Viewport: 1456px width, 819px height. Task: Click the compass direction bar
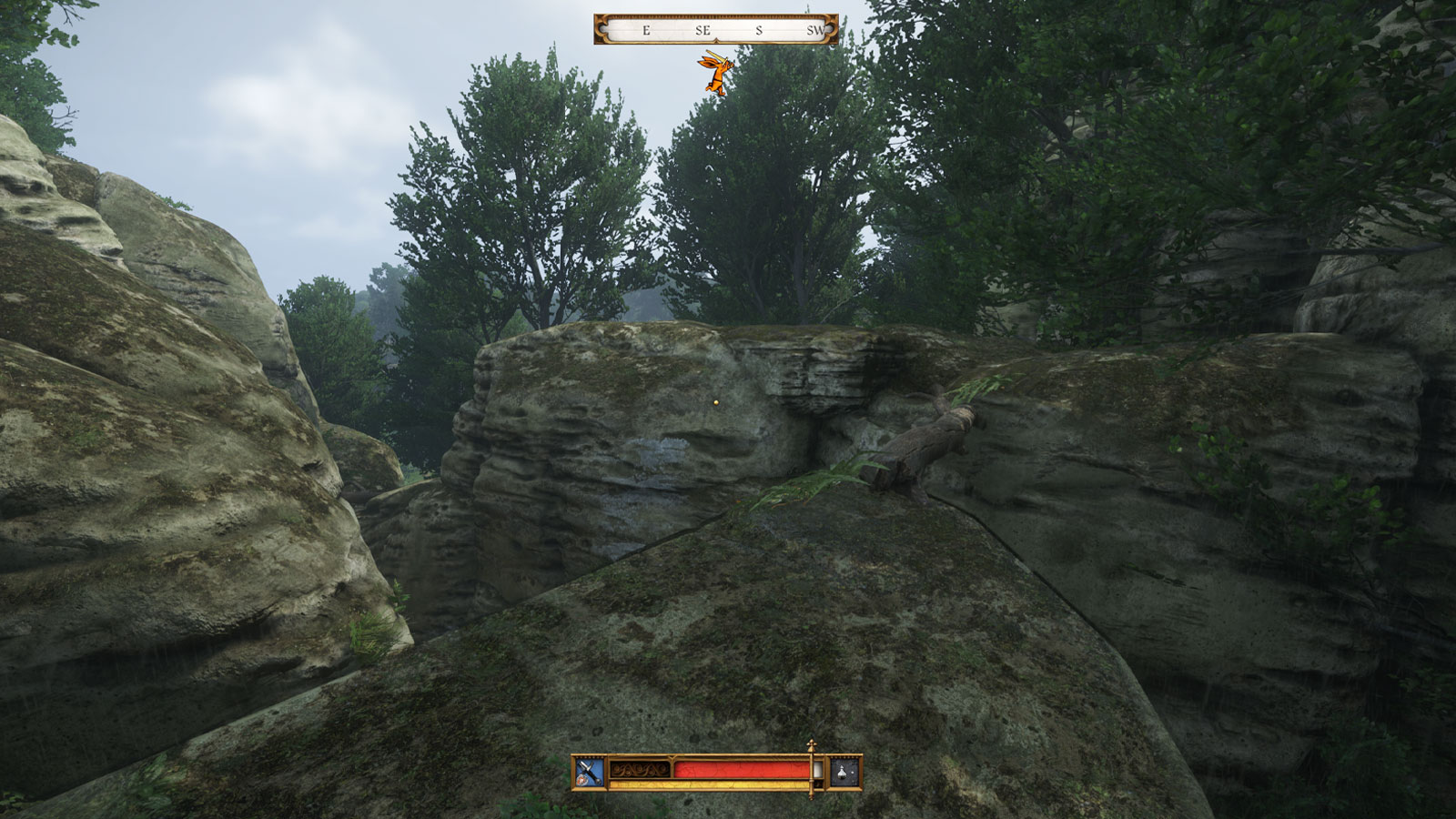(715, 29)
